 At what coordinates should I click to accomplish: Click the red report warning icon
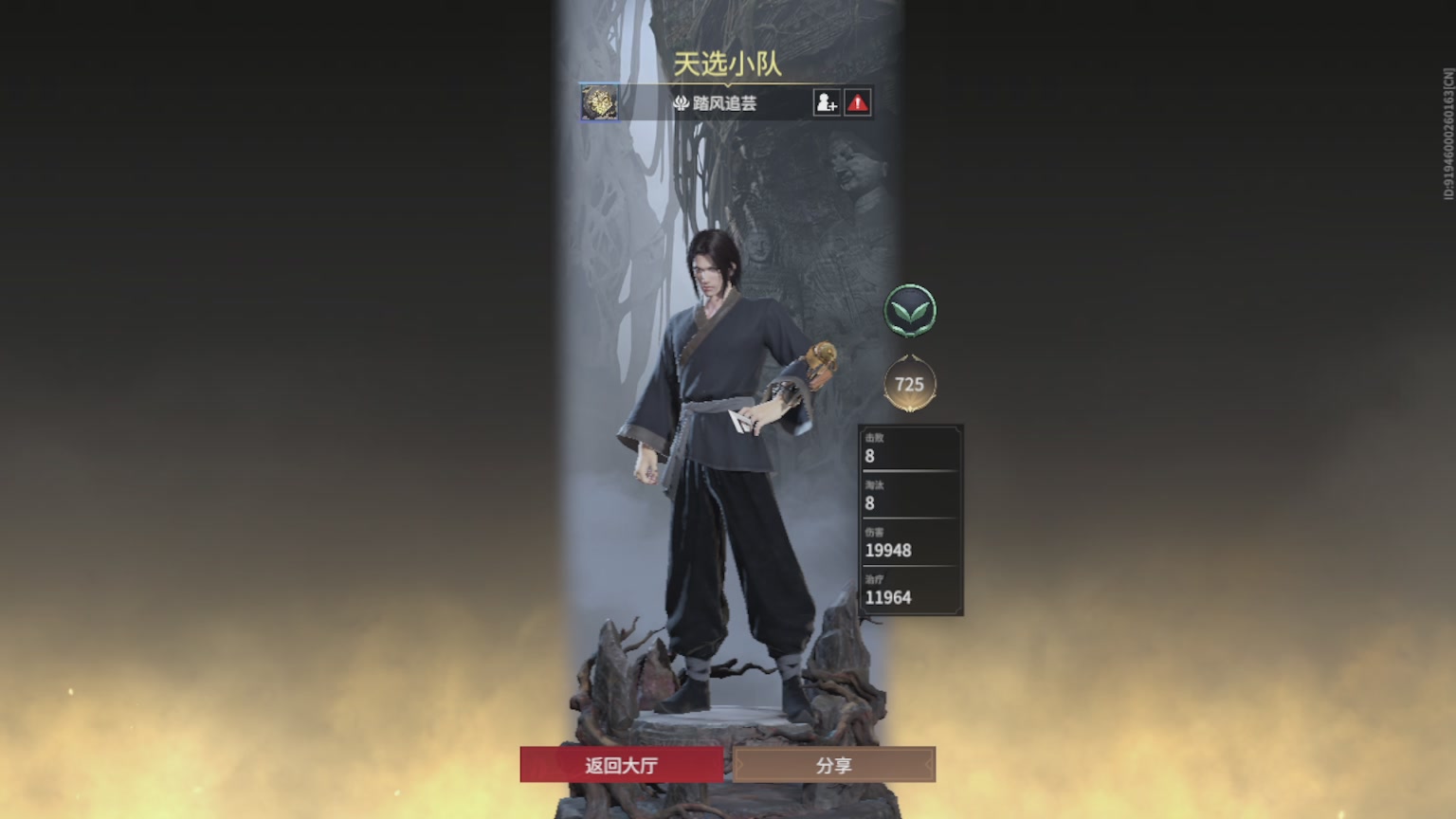856,103
